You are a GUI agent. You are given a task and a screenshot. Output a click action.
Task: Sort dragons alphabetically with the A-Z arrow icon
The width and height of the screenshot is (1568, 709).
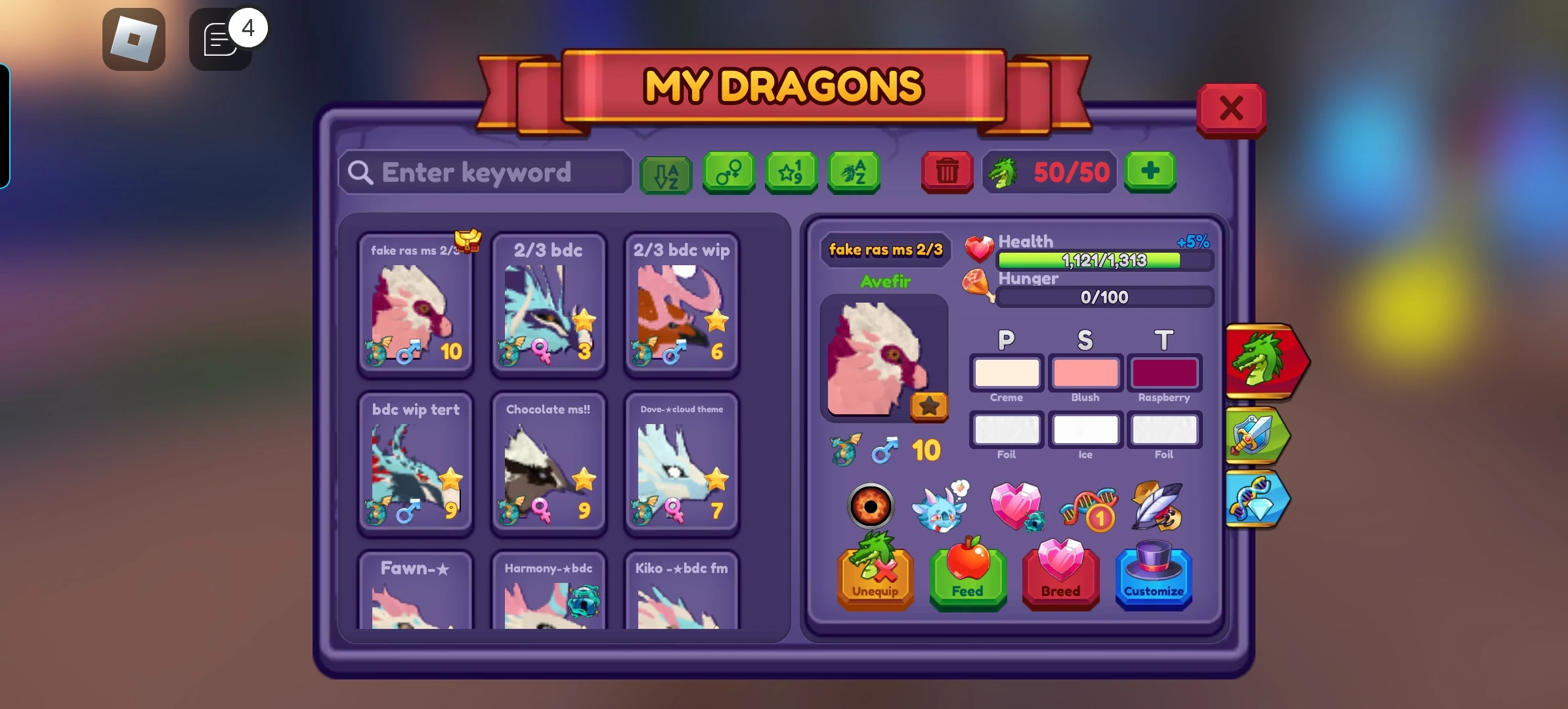[x=665, y=173]
